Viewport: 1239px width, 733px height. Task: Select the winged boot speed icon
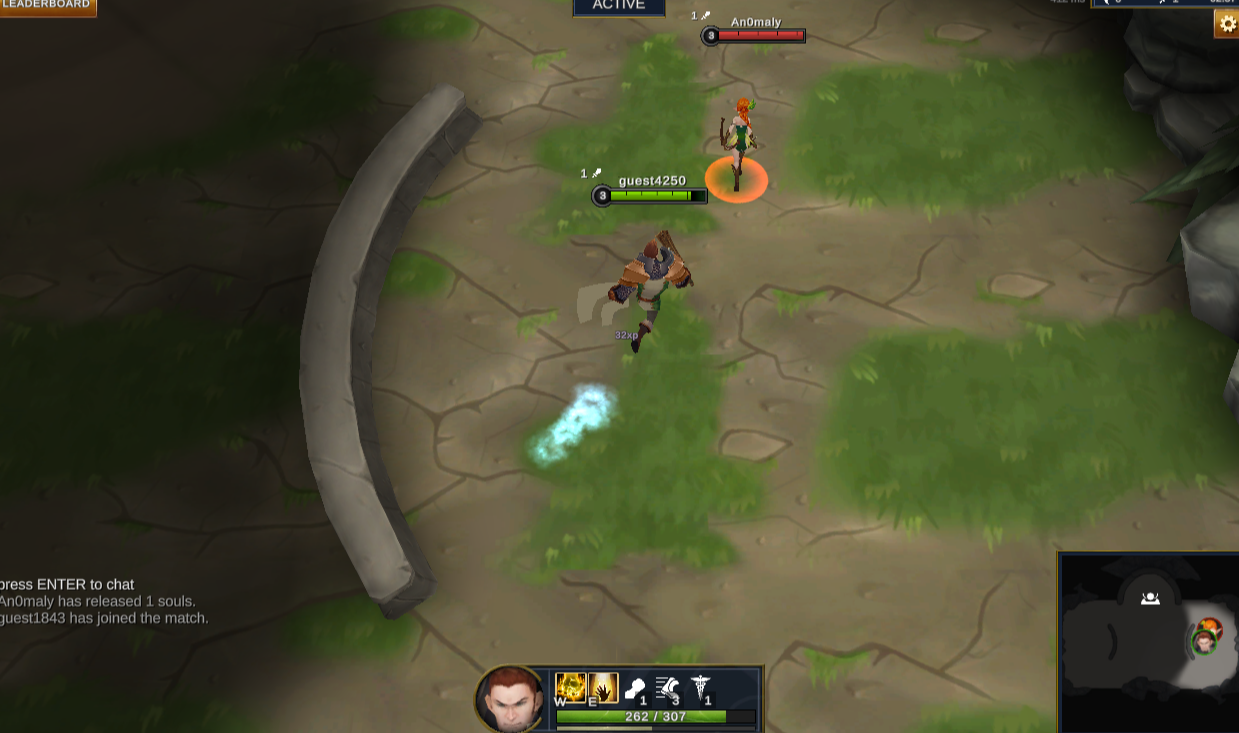667,688
